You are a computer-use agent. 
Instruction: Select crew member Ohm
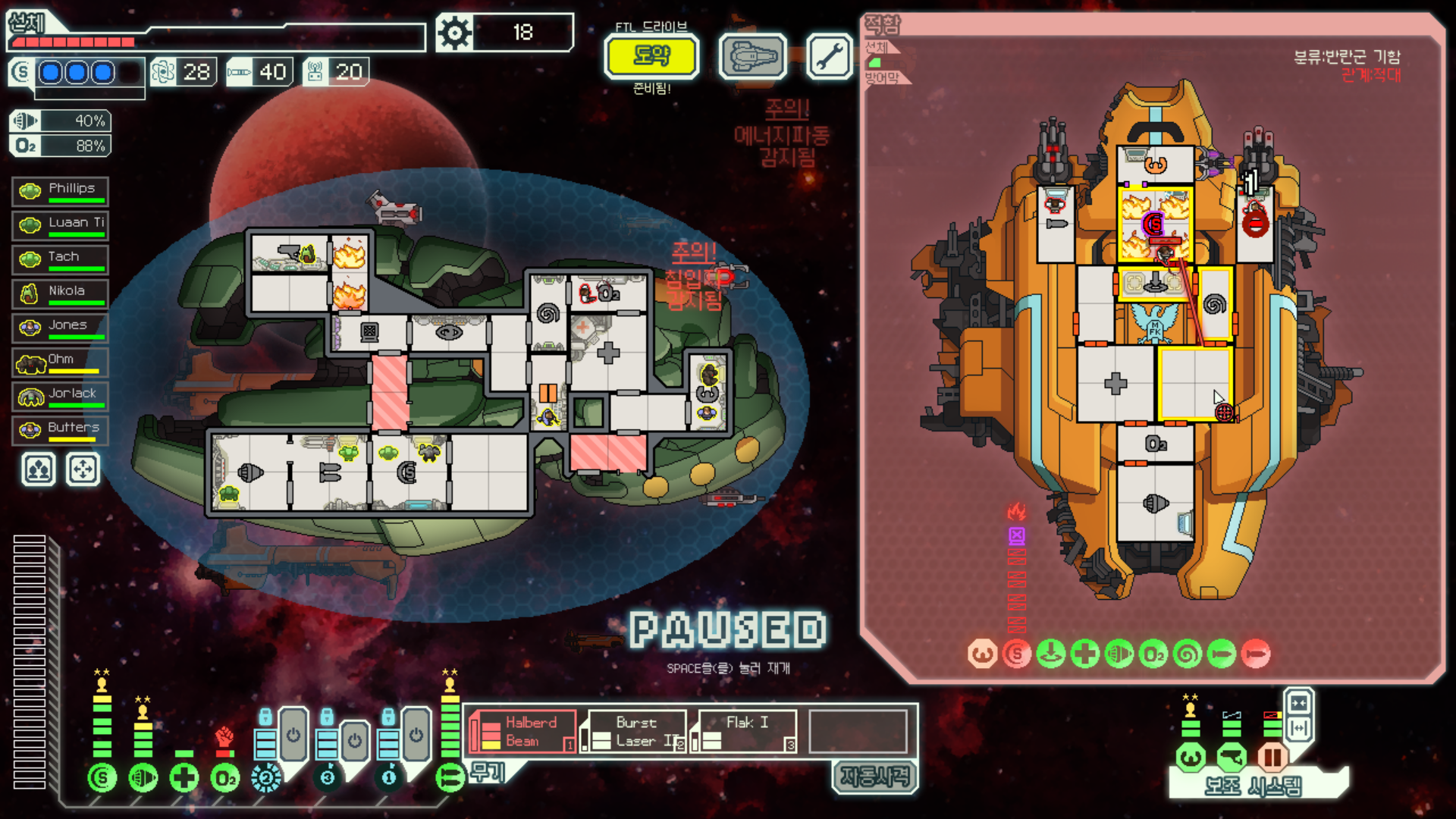click(x=61, y=362)
